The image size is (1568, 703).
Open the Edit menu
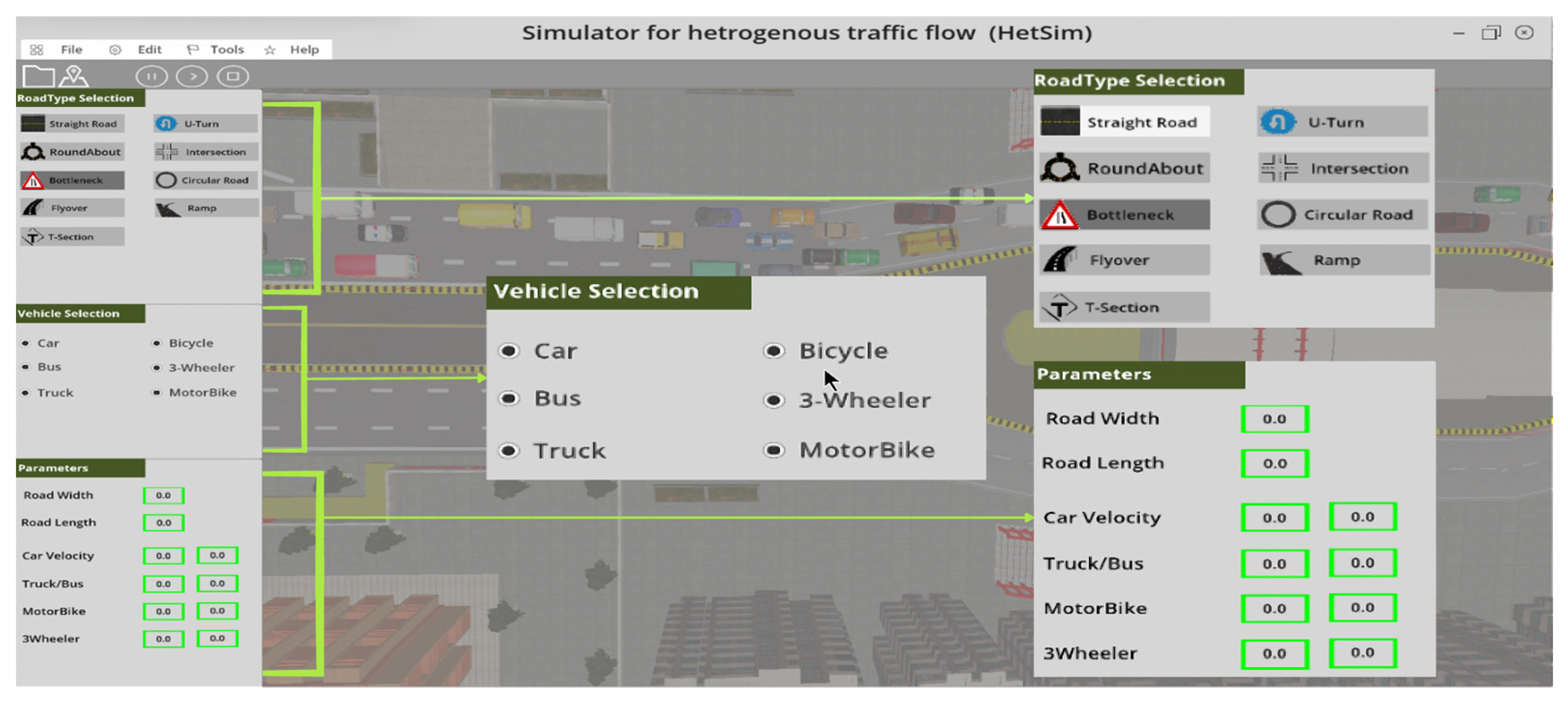point(149,49)
